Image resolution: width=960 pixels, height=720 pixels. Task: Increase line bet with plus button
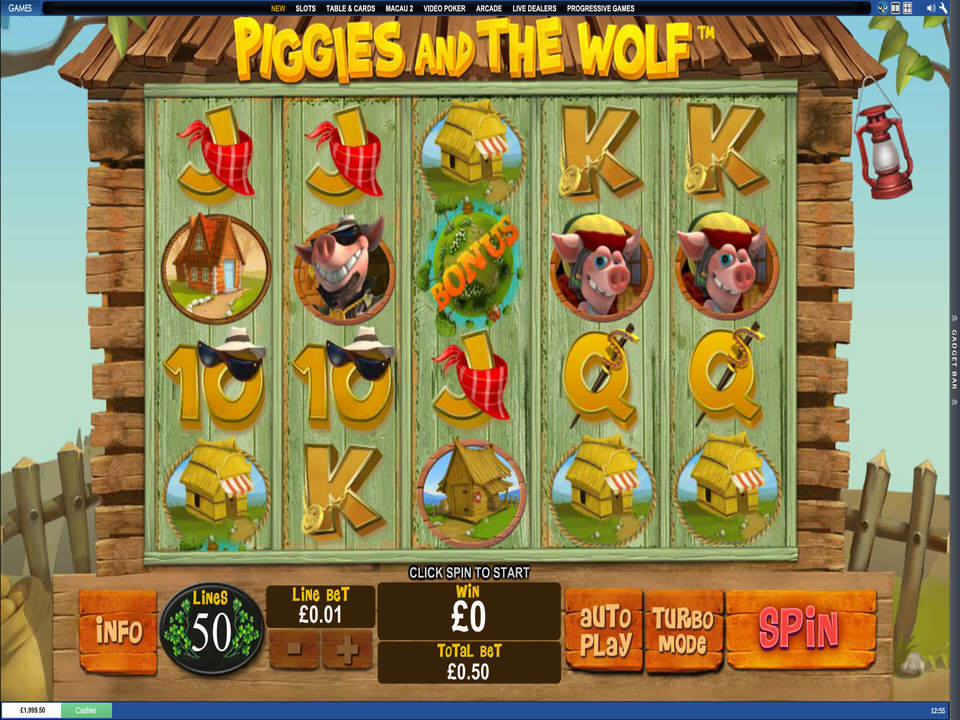(x=347, y=650)
